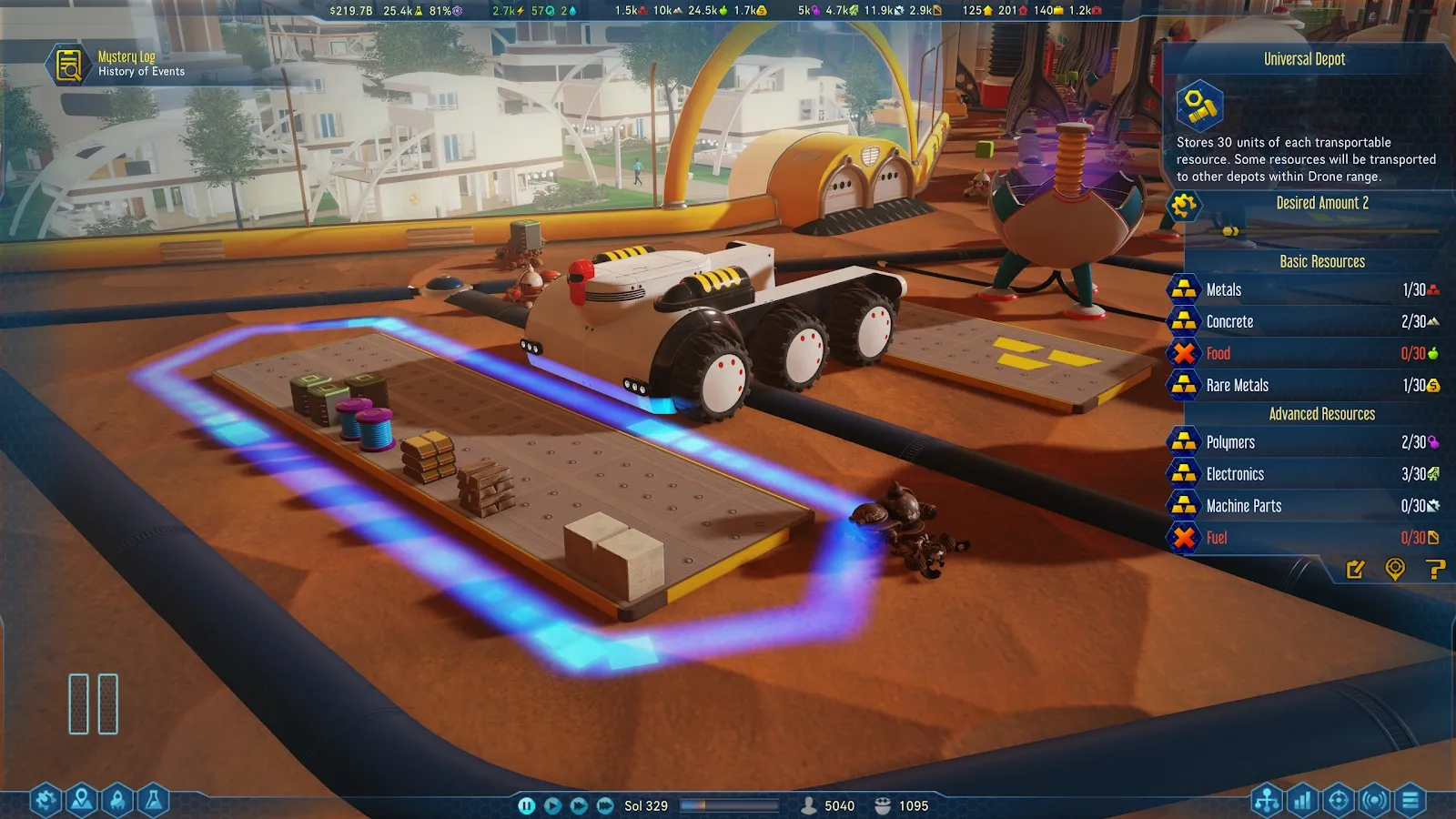1456x819 pixels.
Task: Open the map overview pin icon
Action: [82, 801]
